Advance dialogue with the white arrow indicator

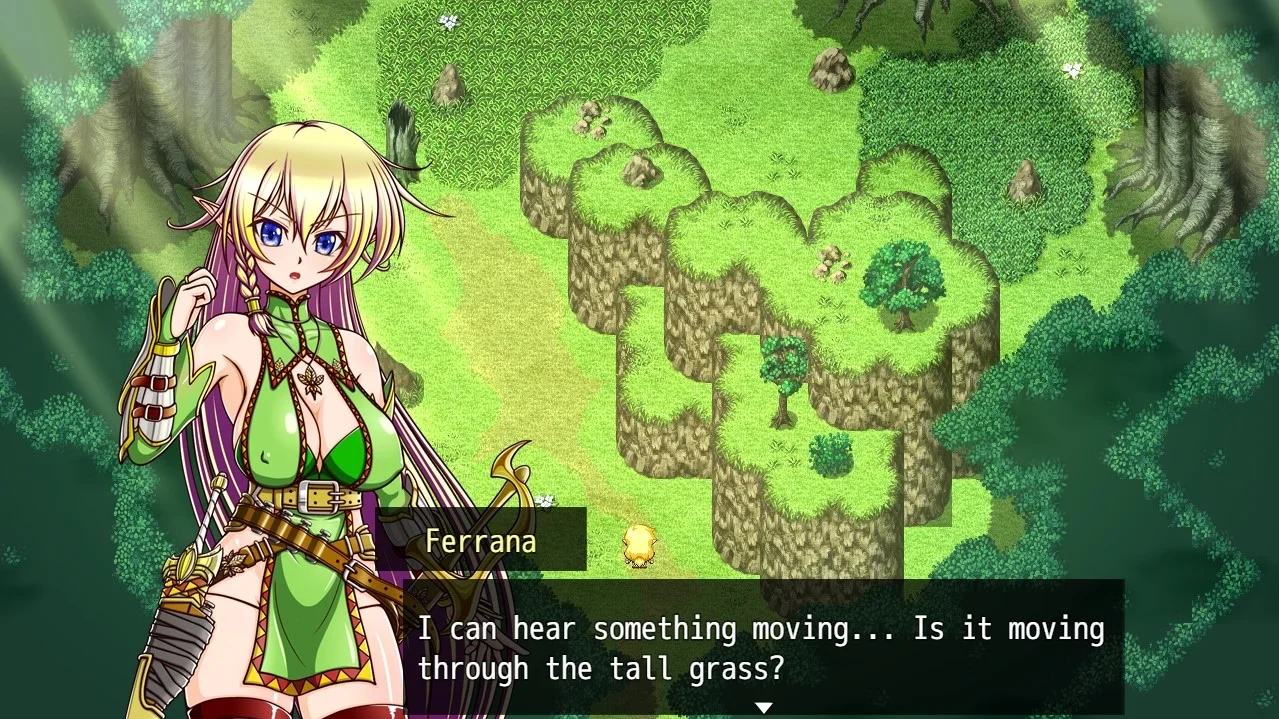click(x=763, y=708)
